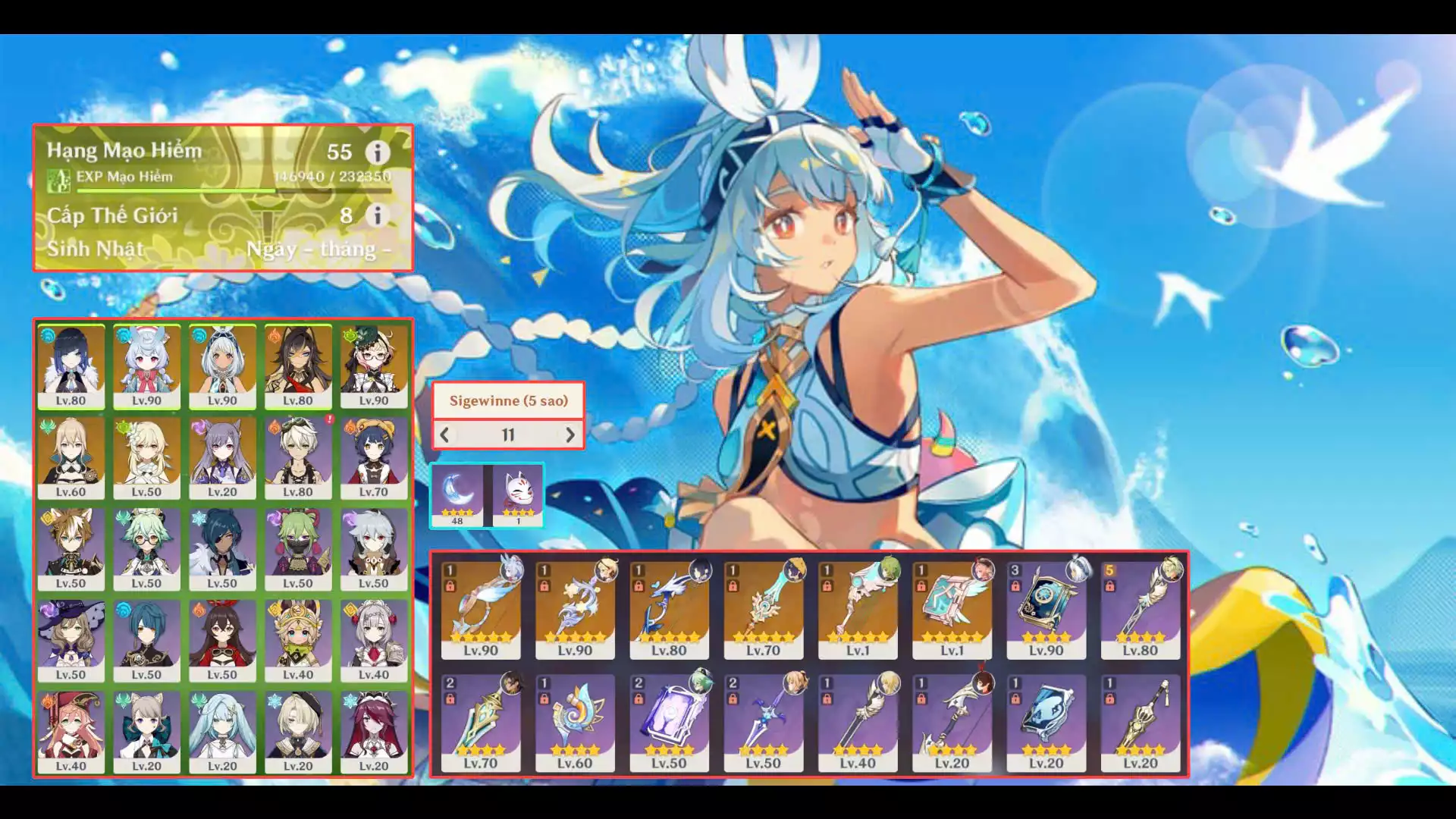
Task: Select the fox mask item
Action: pos(518,494)
